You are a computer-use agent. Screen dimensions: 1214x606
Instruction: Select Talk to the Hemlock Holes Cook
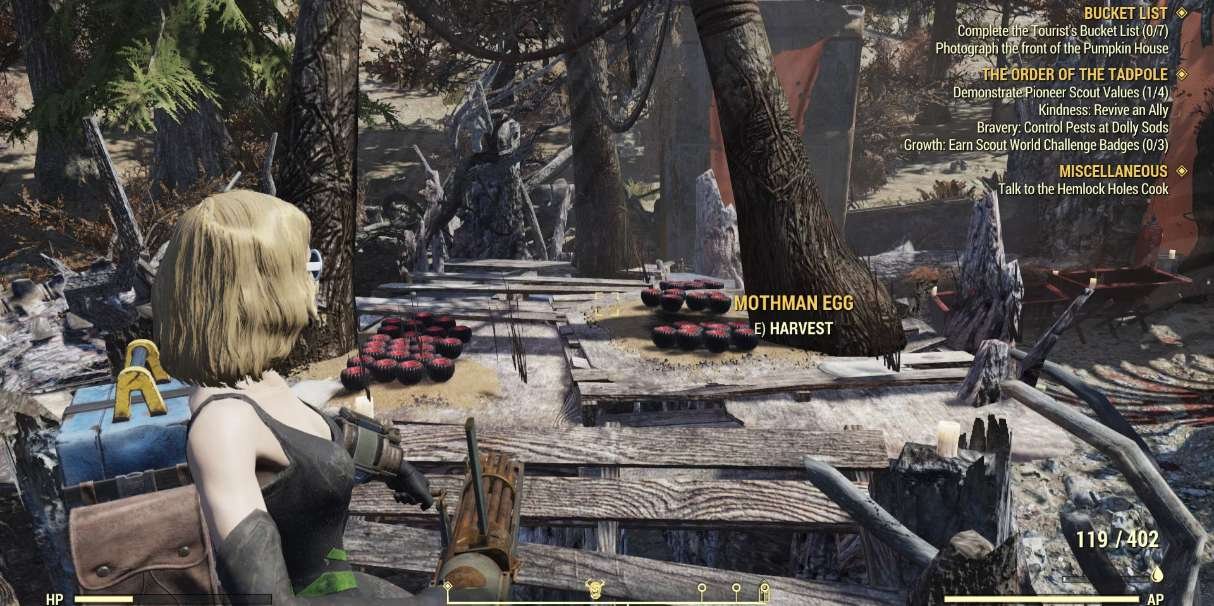[1083, 189]
